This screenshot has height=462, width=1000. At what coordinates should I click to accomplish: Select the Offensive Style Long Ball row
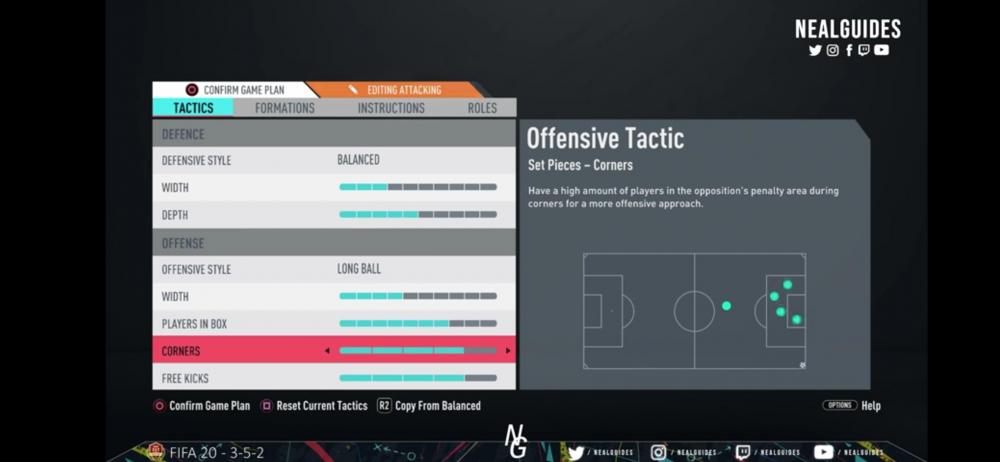pyautogui.click(x=334, y=270)
